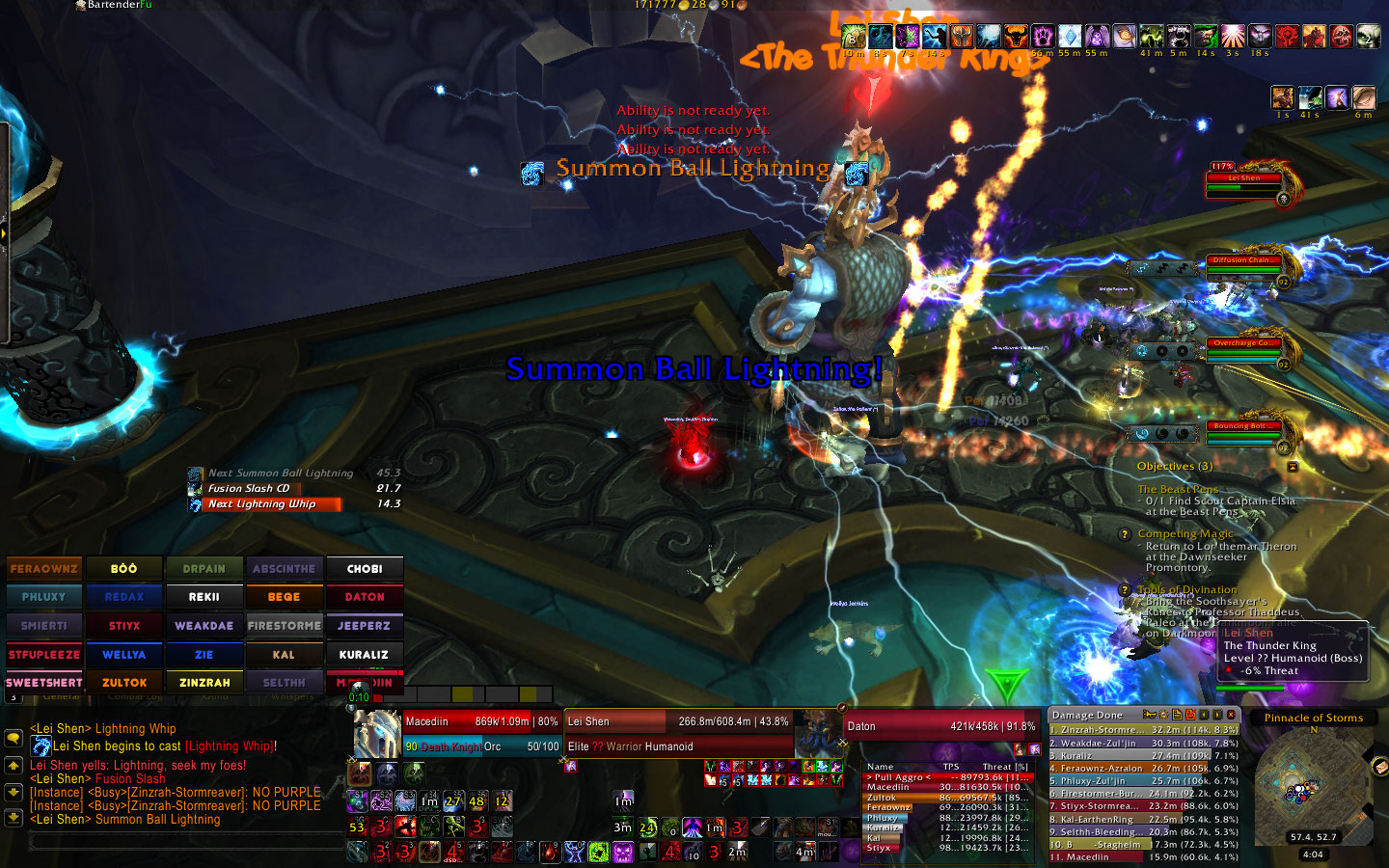Image resolution: width=1389 pixels, height=868 pixels.
Task: Target the Overcharge boss frame
Action: point(1242,349)
